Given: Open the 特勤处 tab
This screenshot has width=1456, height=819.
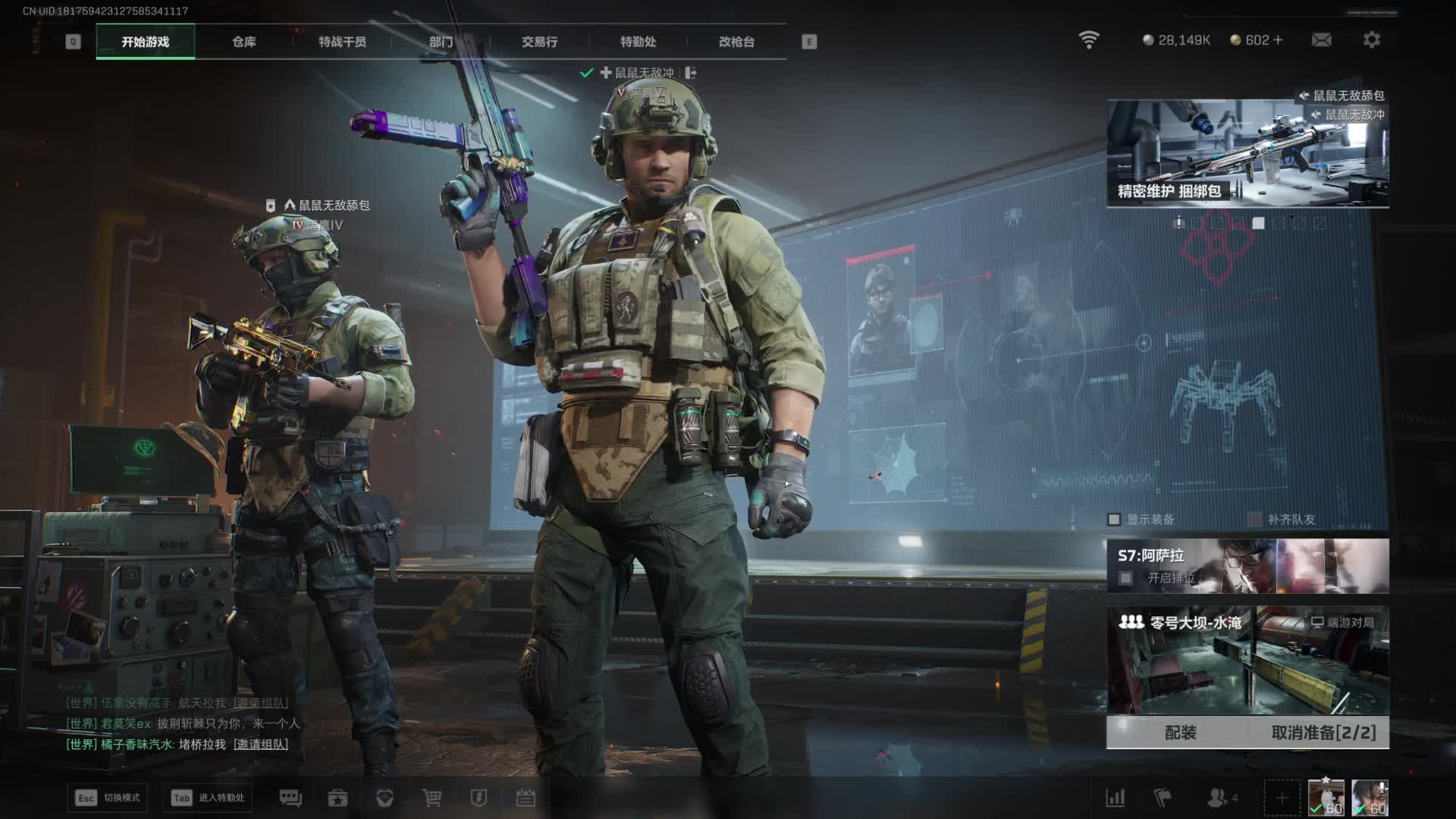Looking at the screenshot, I should click(x=638, y=42).
